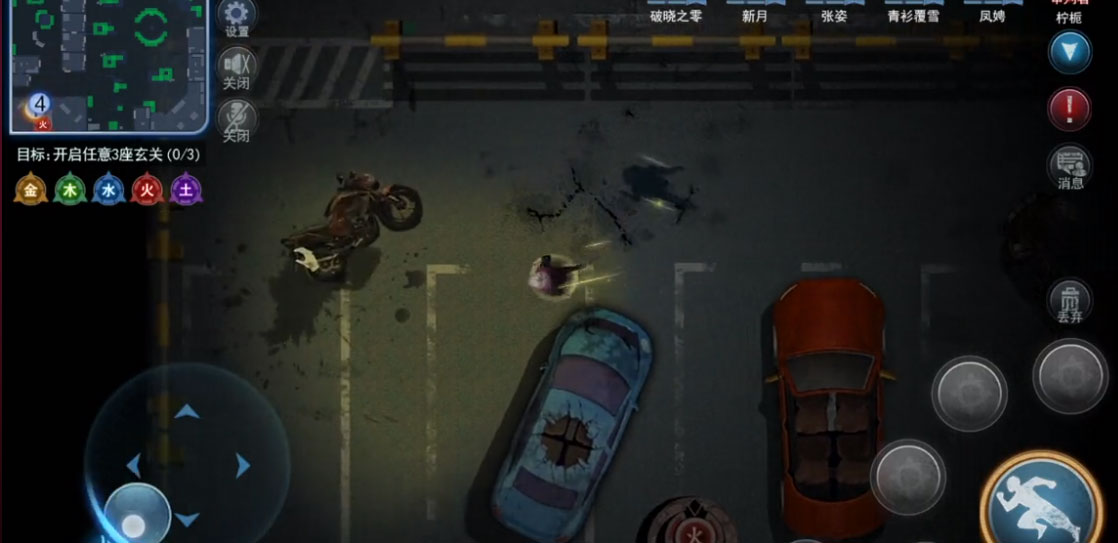
Task: Select the red 火 element icon
Action: tap(148, 189)
